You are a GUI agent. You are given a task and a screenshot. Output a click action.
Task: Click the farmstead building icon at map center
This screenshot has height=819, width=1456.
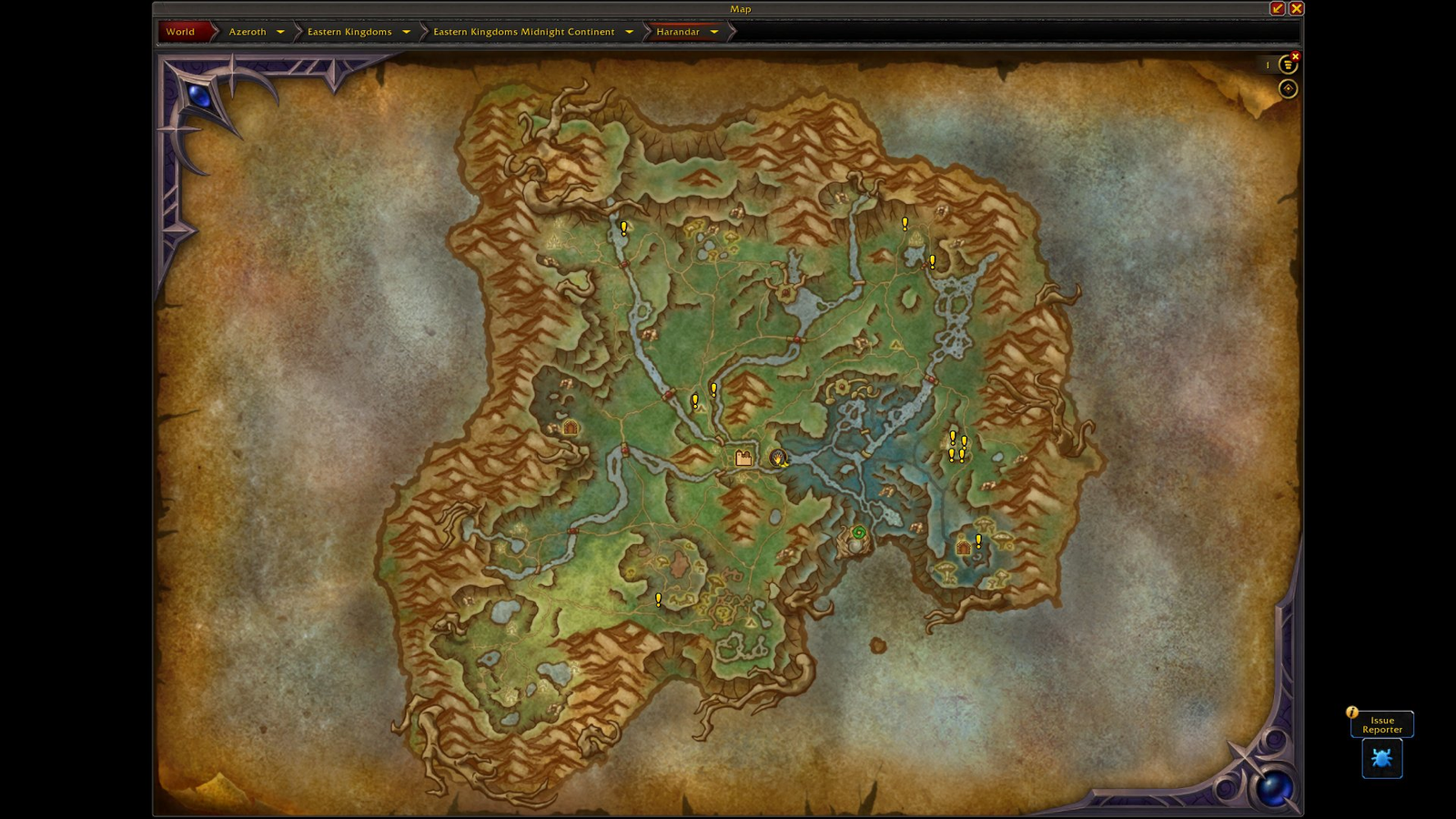coord(742,459)
